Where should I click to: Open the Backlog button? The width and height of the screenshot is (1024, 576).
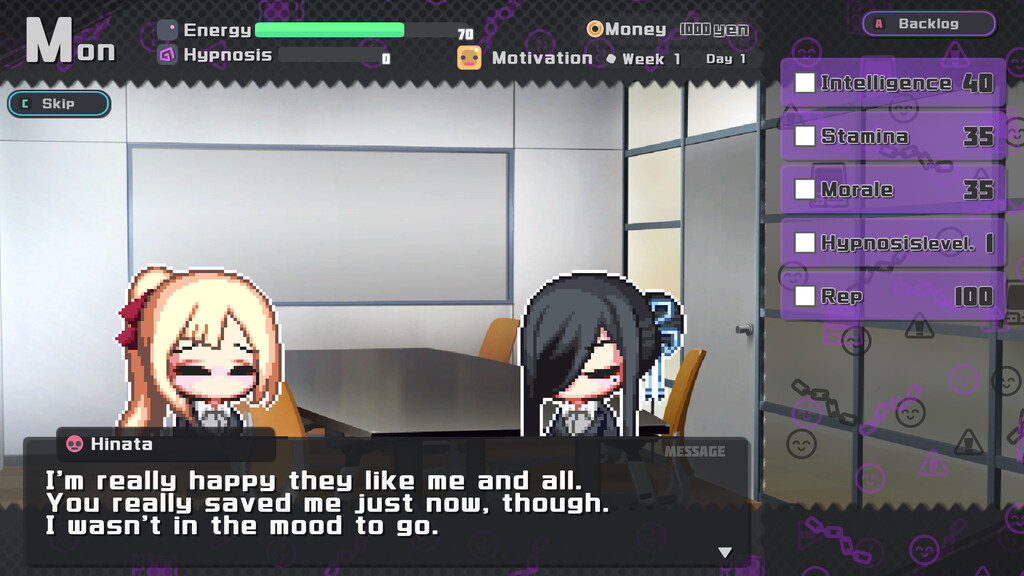(928, 23)
